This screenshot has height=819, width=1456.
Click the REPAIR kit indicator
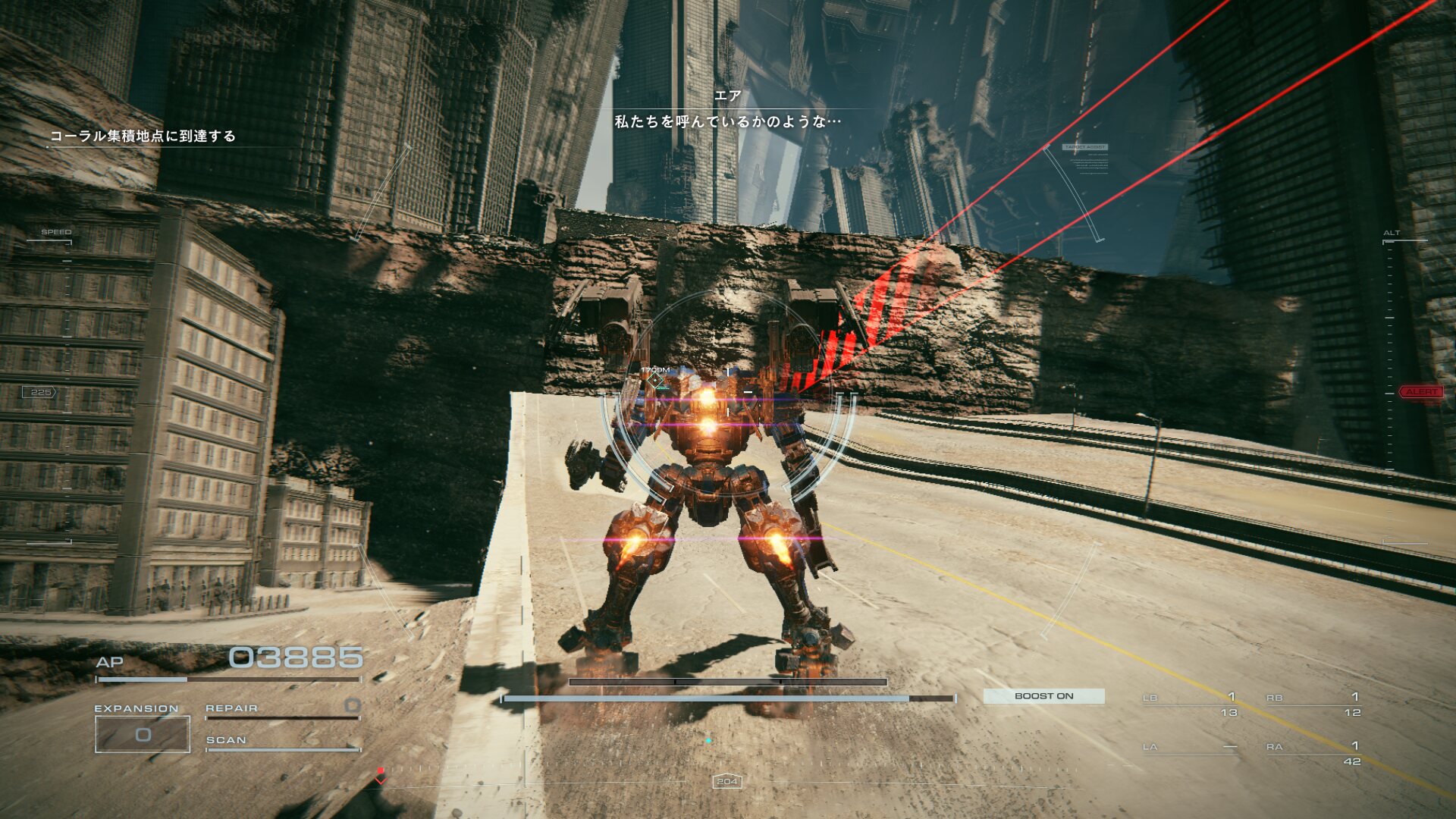tap(282, 709)
